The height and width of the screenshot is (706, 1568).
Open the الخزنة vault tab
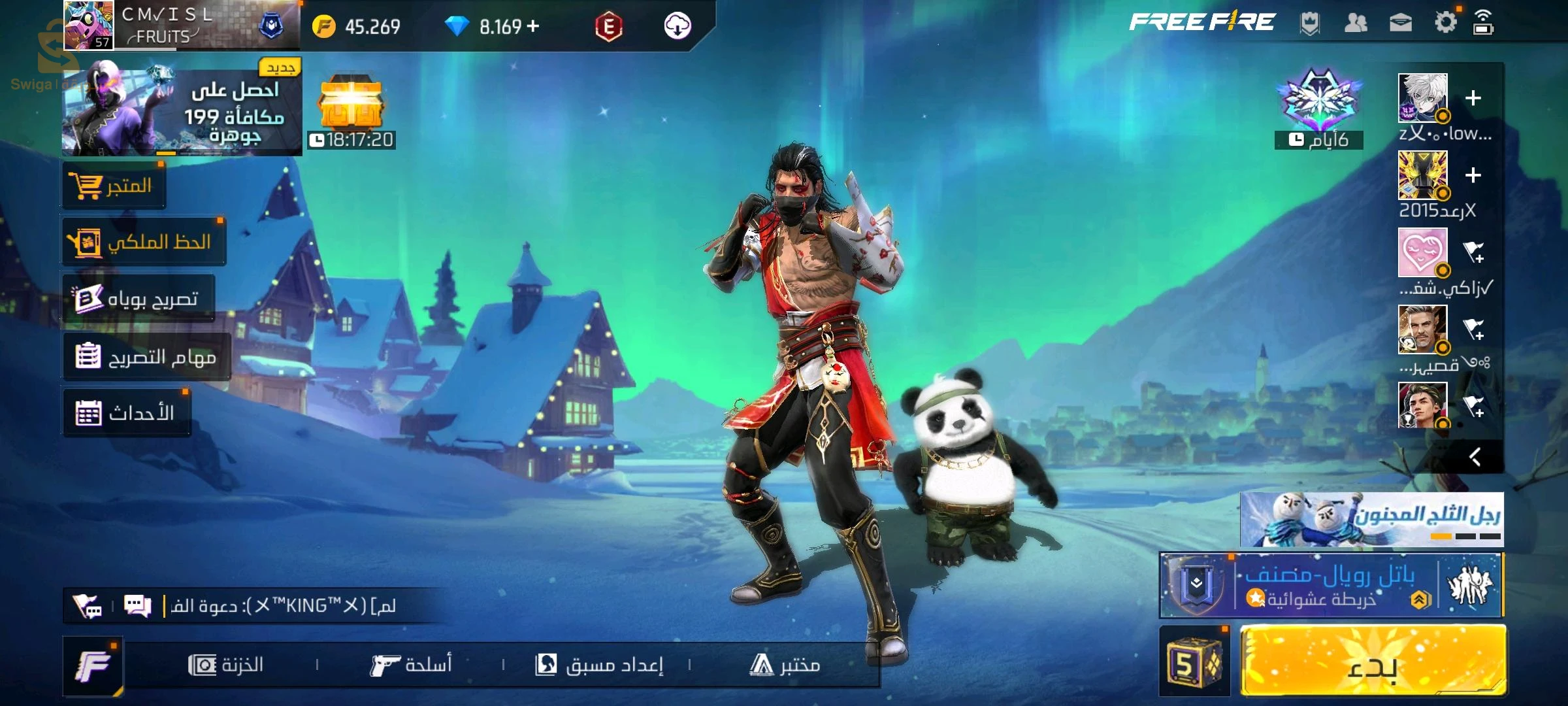tap(226, 665)
